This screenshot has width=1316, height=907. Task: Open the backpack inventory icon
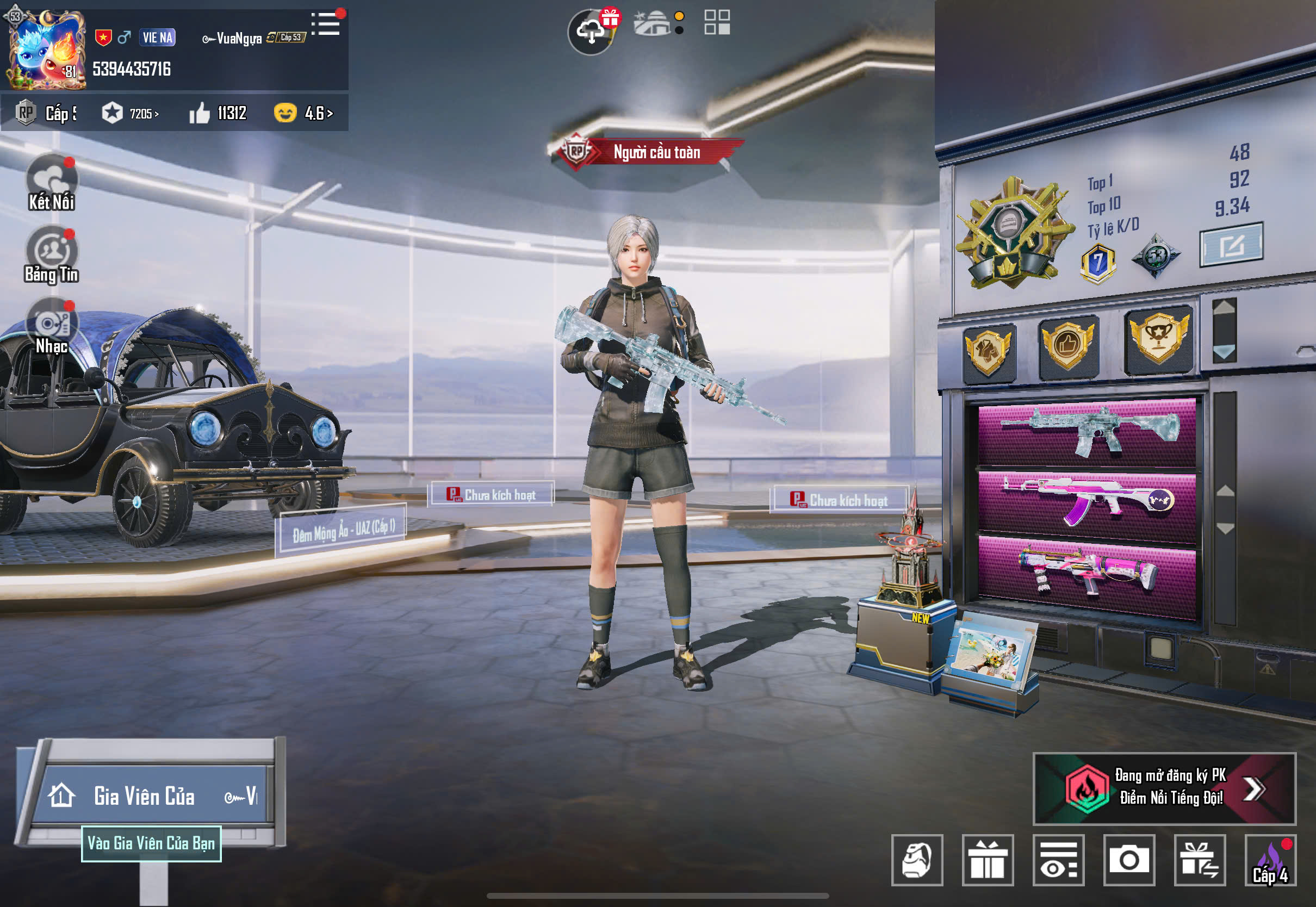click(916, 860)
